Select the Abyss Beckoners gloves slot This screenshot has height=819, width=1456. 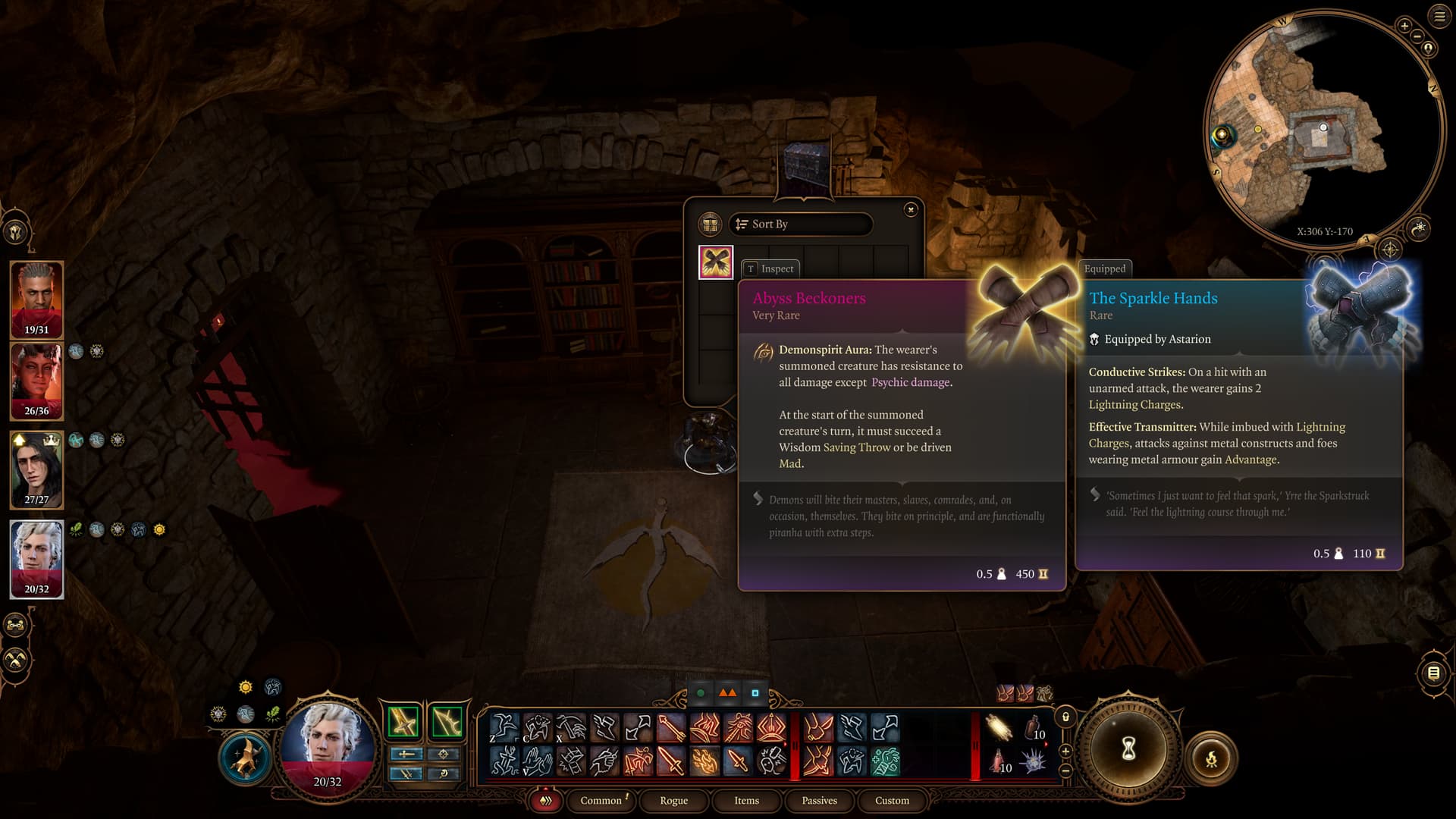click(x=715, y=262)
